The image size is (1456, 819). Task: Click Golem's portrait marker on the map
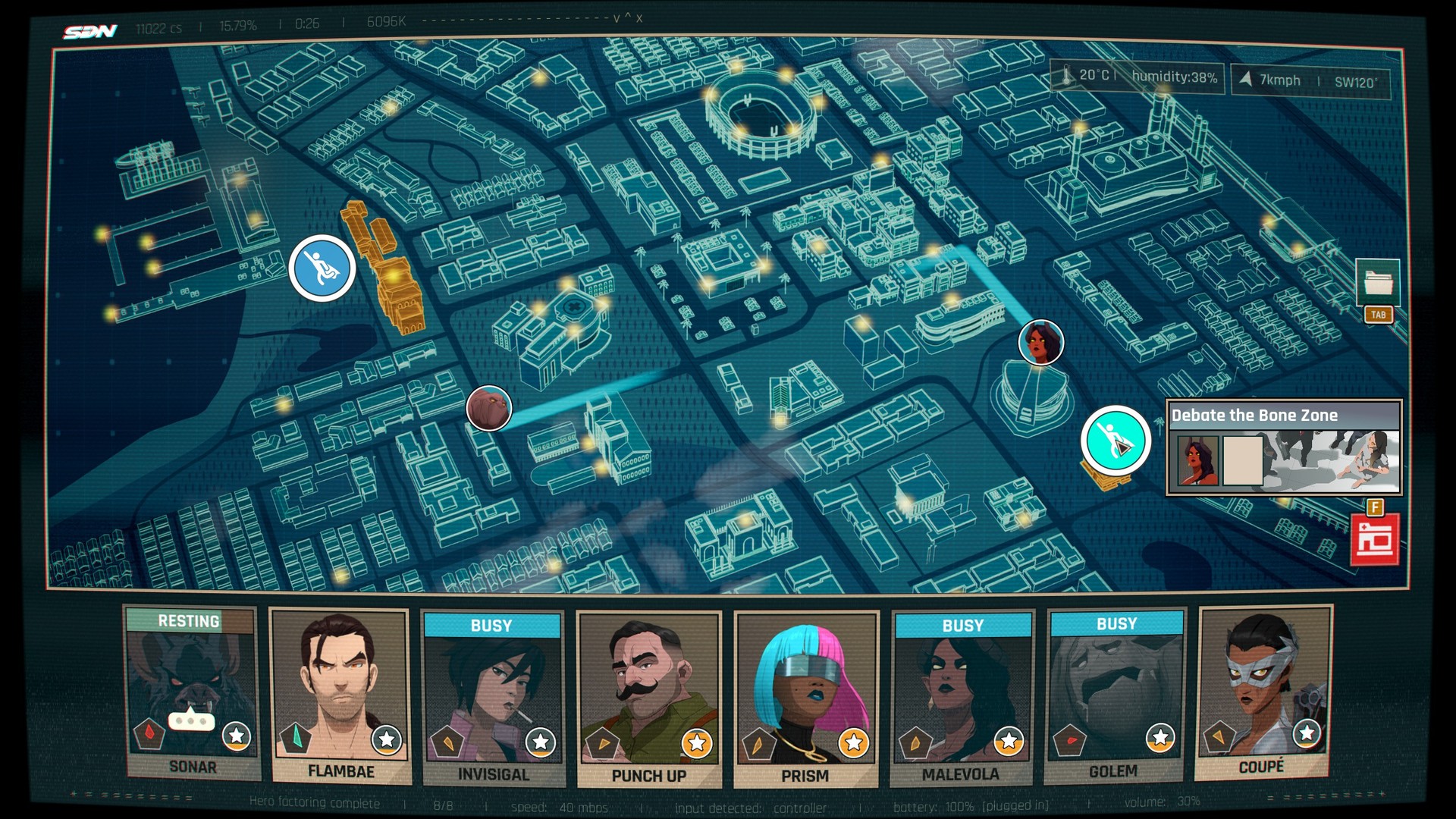(489, 408)
